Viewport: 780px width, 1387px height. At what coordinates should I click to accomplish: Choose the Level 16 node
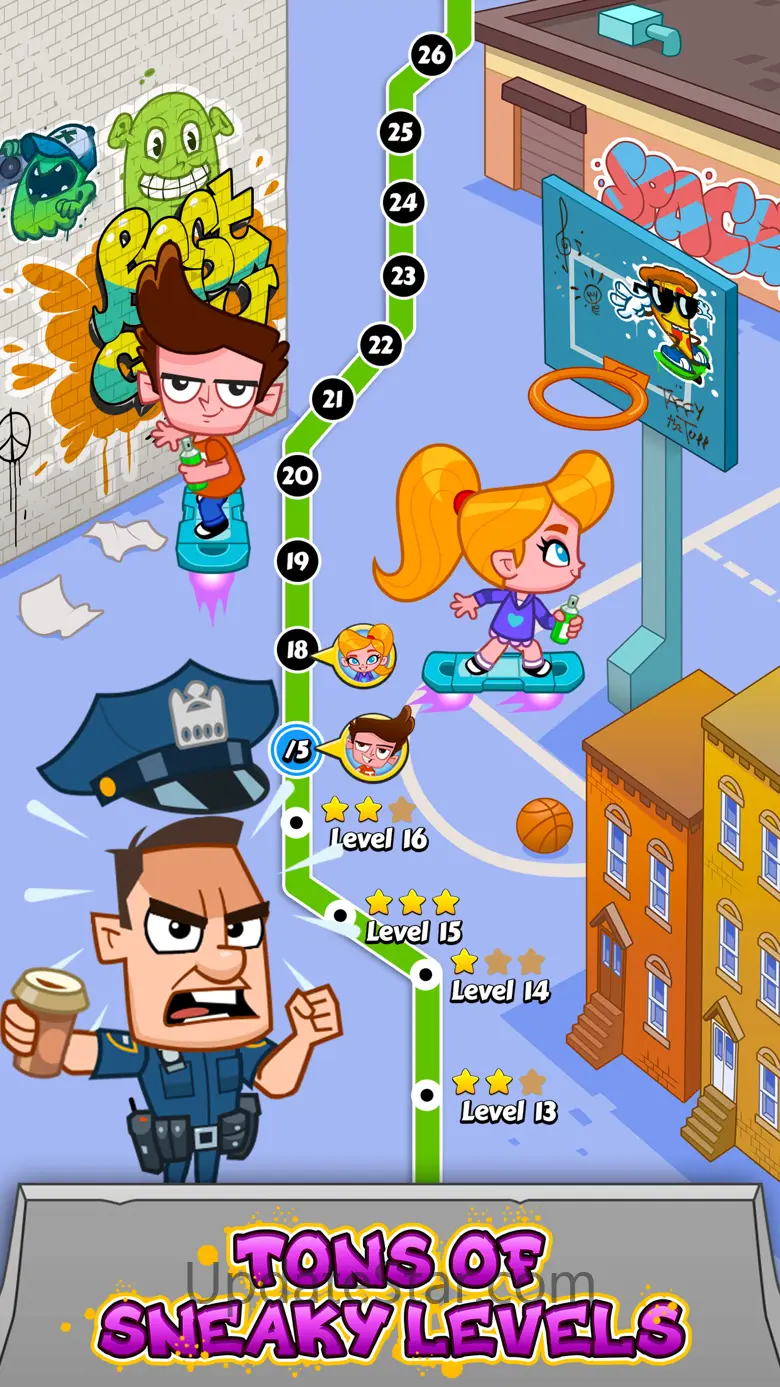[296, 823]
